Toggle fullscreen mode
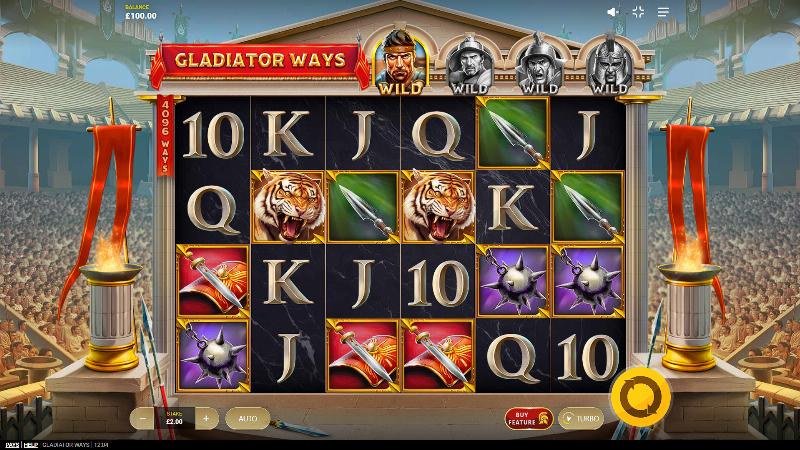Screen dimensions: 800x450 click(x=639, y=12)
